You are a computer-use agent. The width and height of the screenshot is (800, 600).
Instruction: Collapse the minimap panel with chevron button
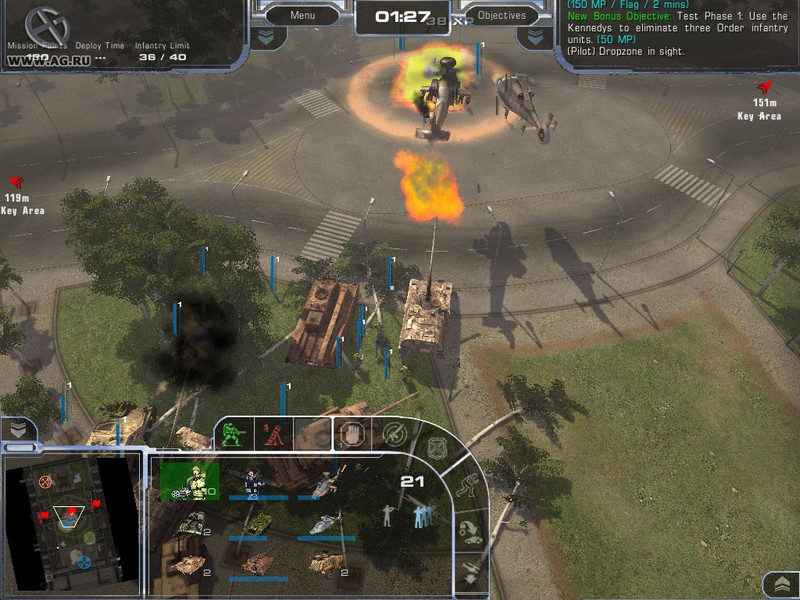(19, 429)
